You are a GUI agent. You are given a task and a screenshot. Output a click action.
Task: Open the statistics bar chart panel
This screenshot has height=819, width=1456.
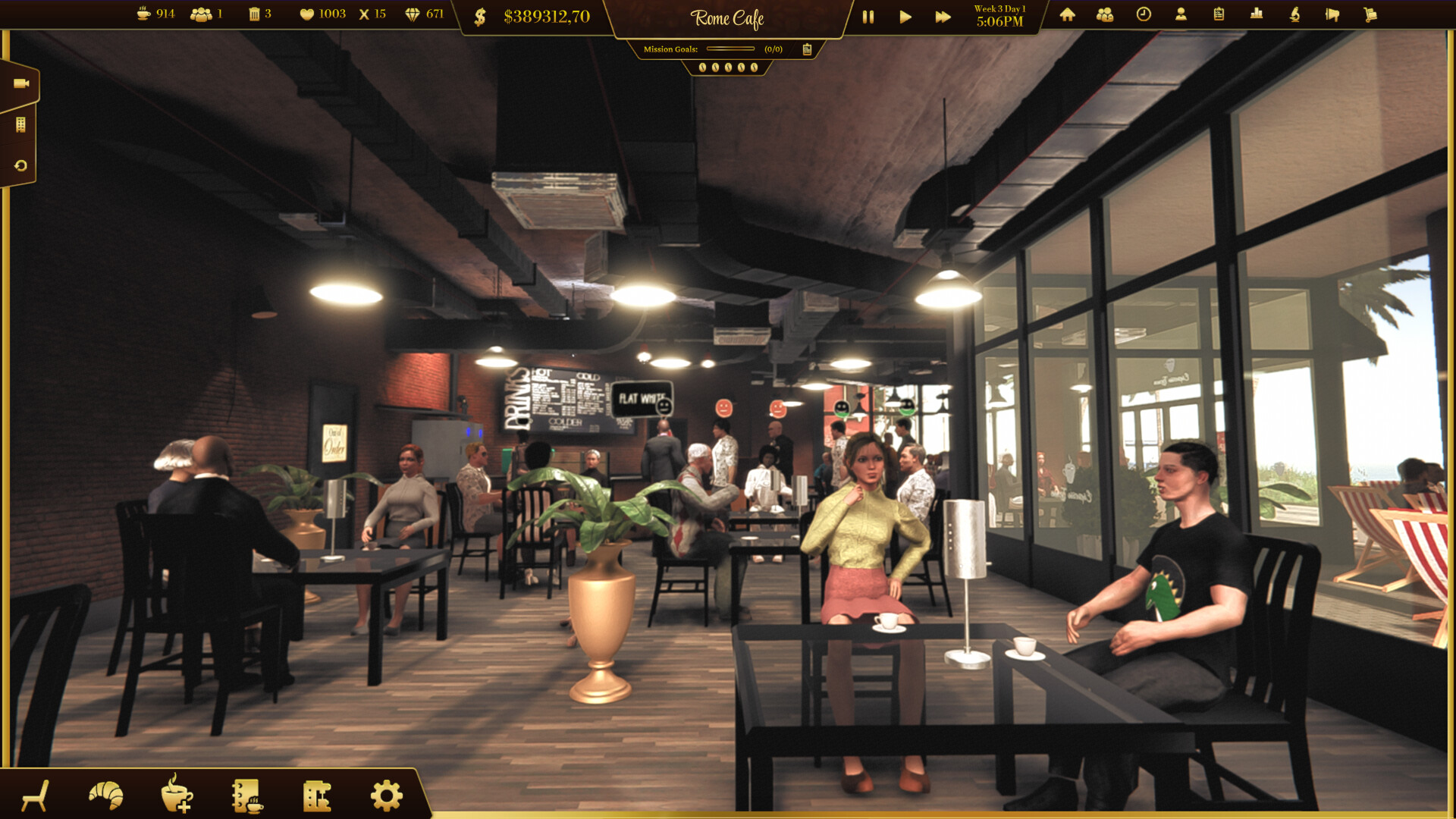(x=1257, y=15)
